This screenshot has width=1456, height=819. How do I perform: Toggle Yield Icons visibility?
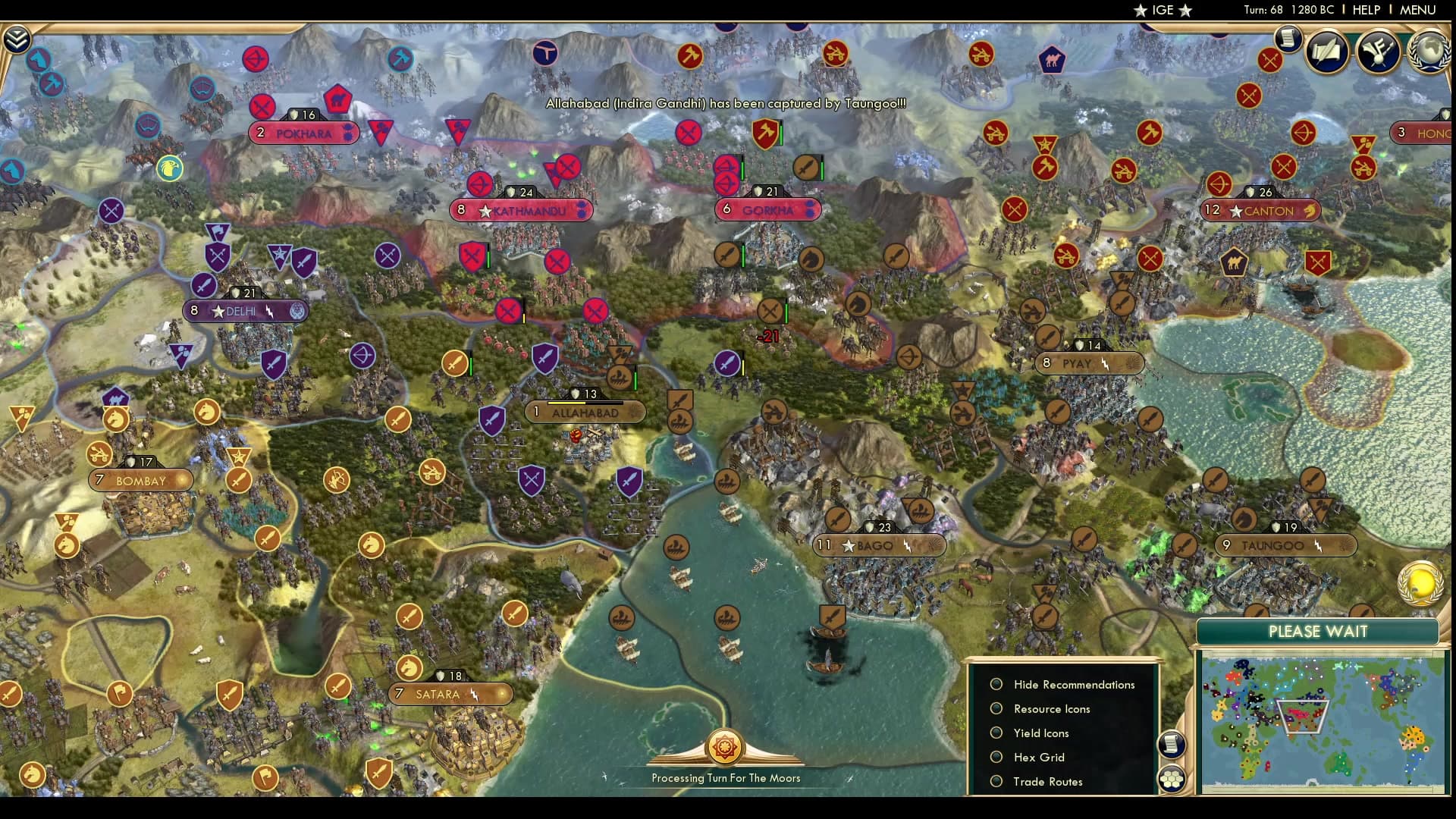pyautogui.click(x=996, y=733)
